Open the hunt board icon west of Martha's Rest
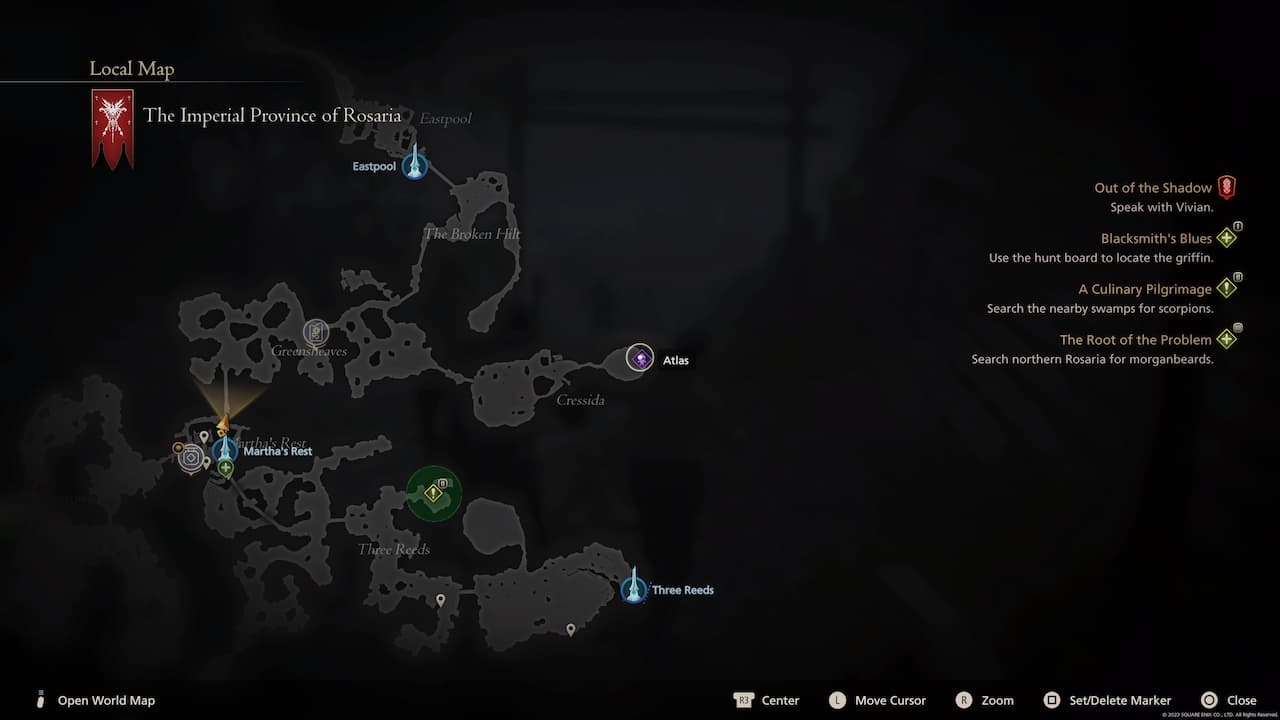The image size is (1280, 720). [x=192, y=456]
